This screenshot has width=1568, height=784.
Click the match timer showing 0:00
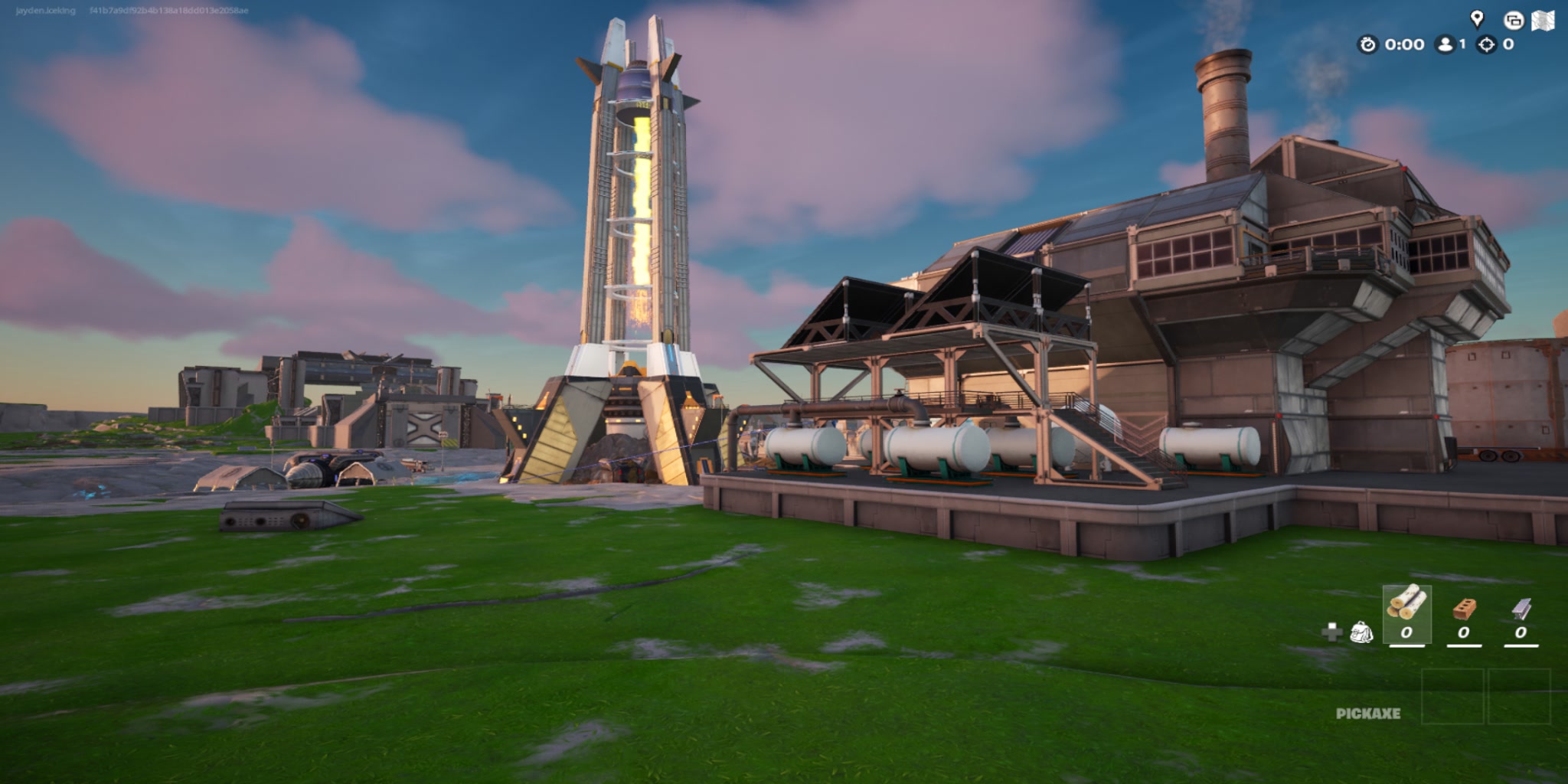pyautogui.click(x=1404, y=46)
